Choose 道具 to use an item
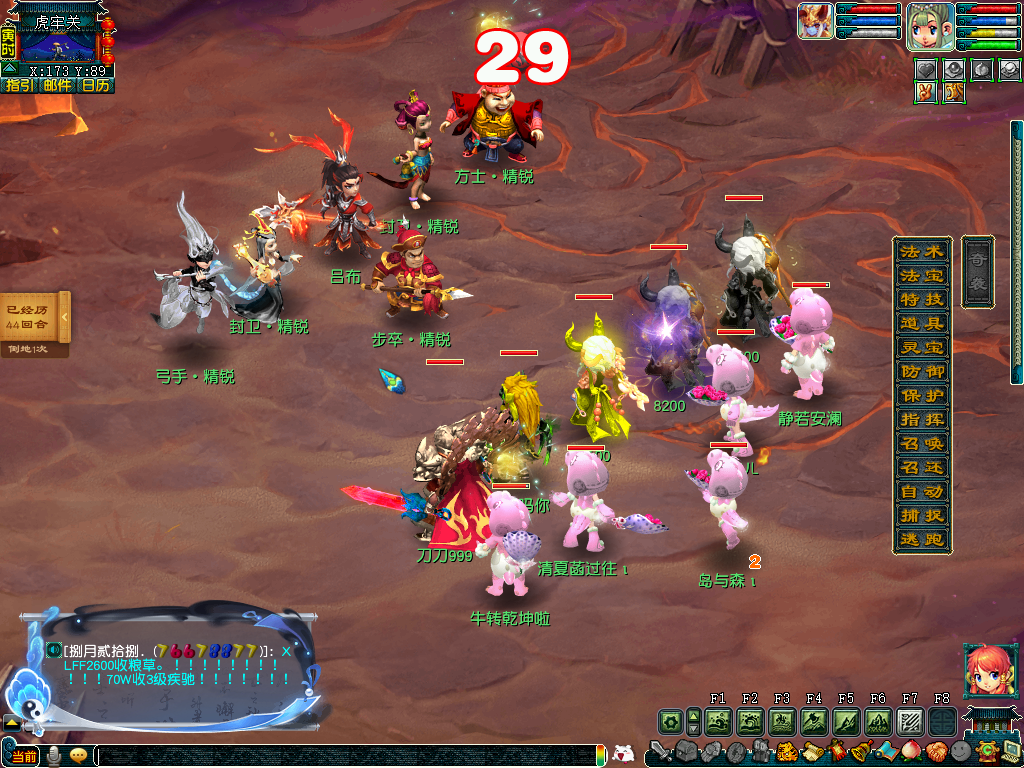1024x768 pixels. click(x=921, y=323)
